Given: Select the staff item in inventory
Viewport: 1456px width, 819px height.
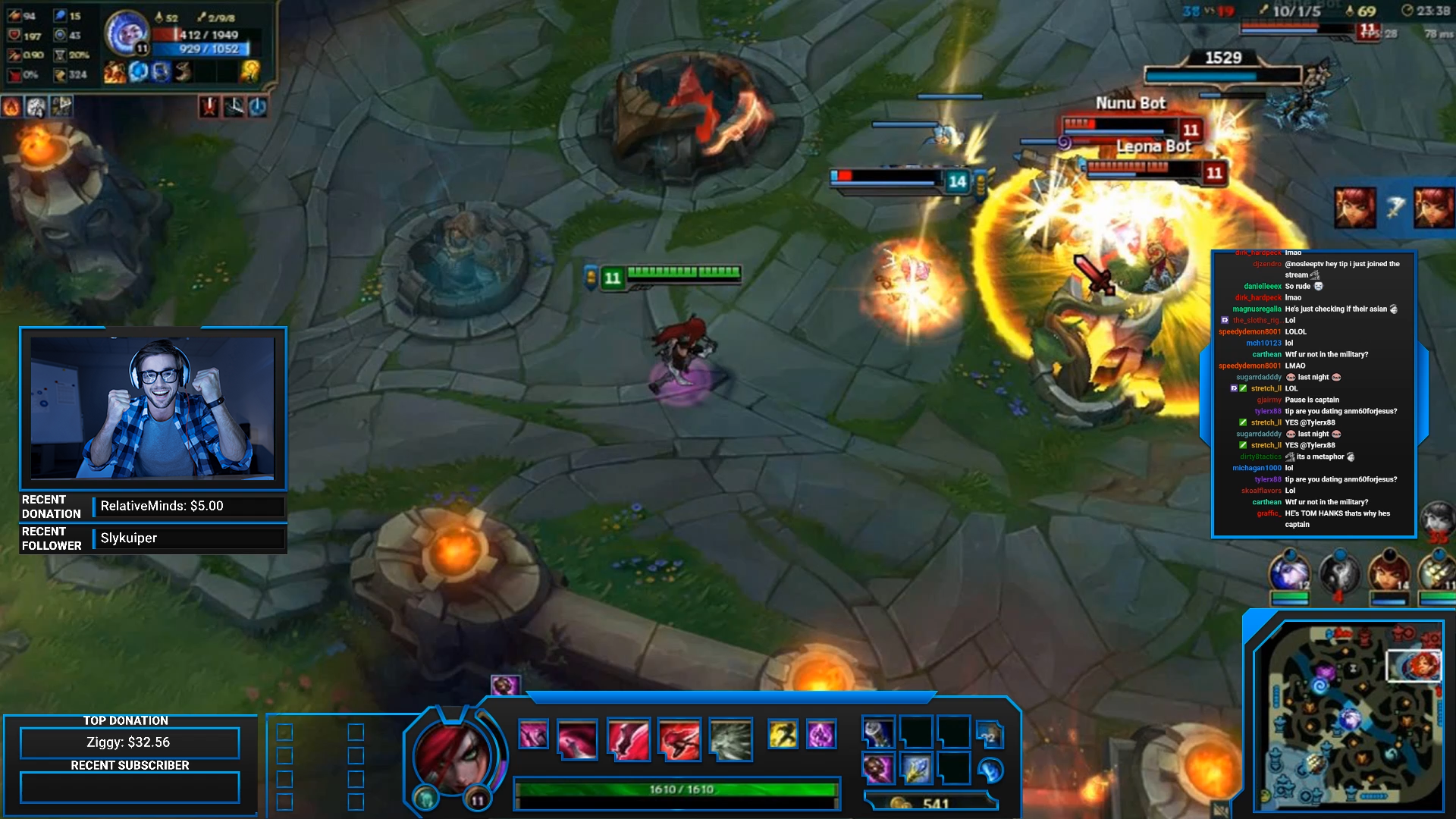Looking at the screenshot, I should [878, 732].
